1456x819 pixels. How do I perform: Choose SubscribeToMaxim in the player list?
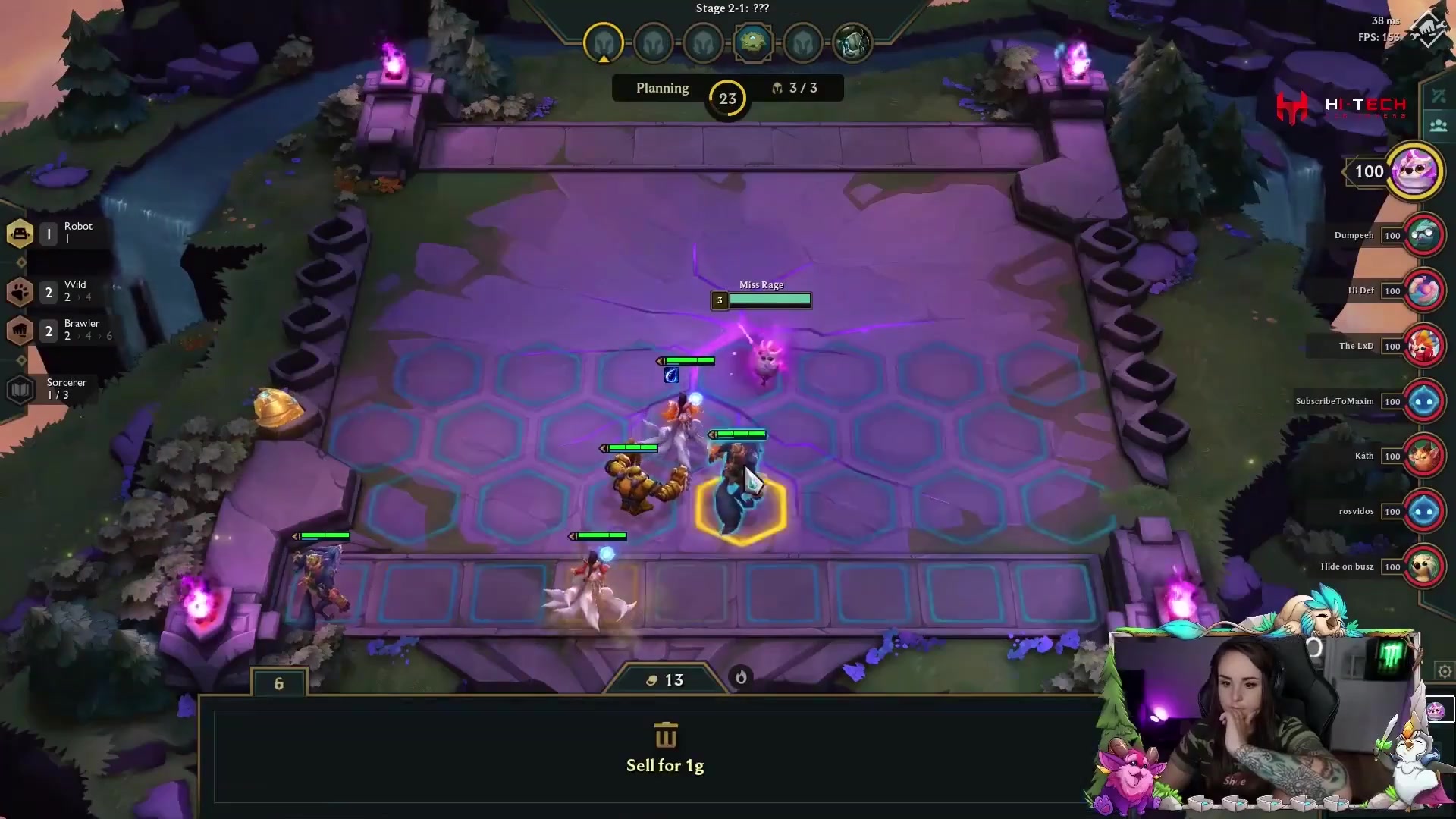(1423, 401)
